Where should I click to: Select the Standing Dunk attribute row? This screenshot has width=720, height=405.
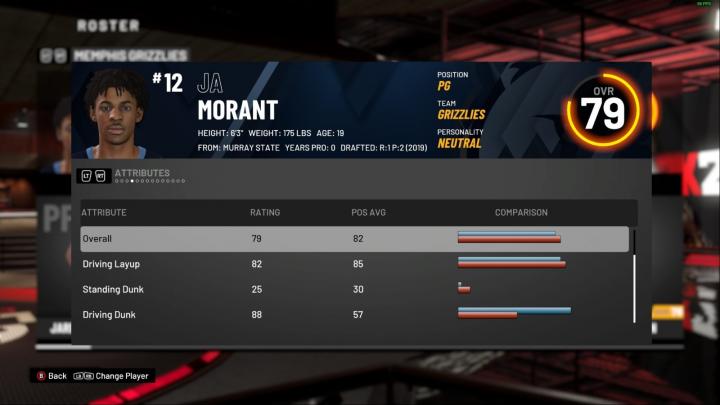pos(354,289)
